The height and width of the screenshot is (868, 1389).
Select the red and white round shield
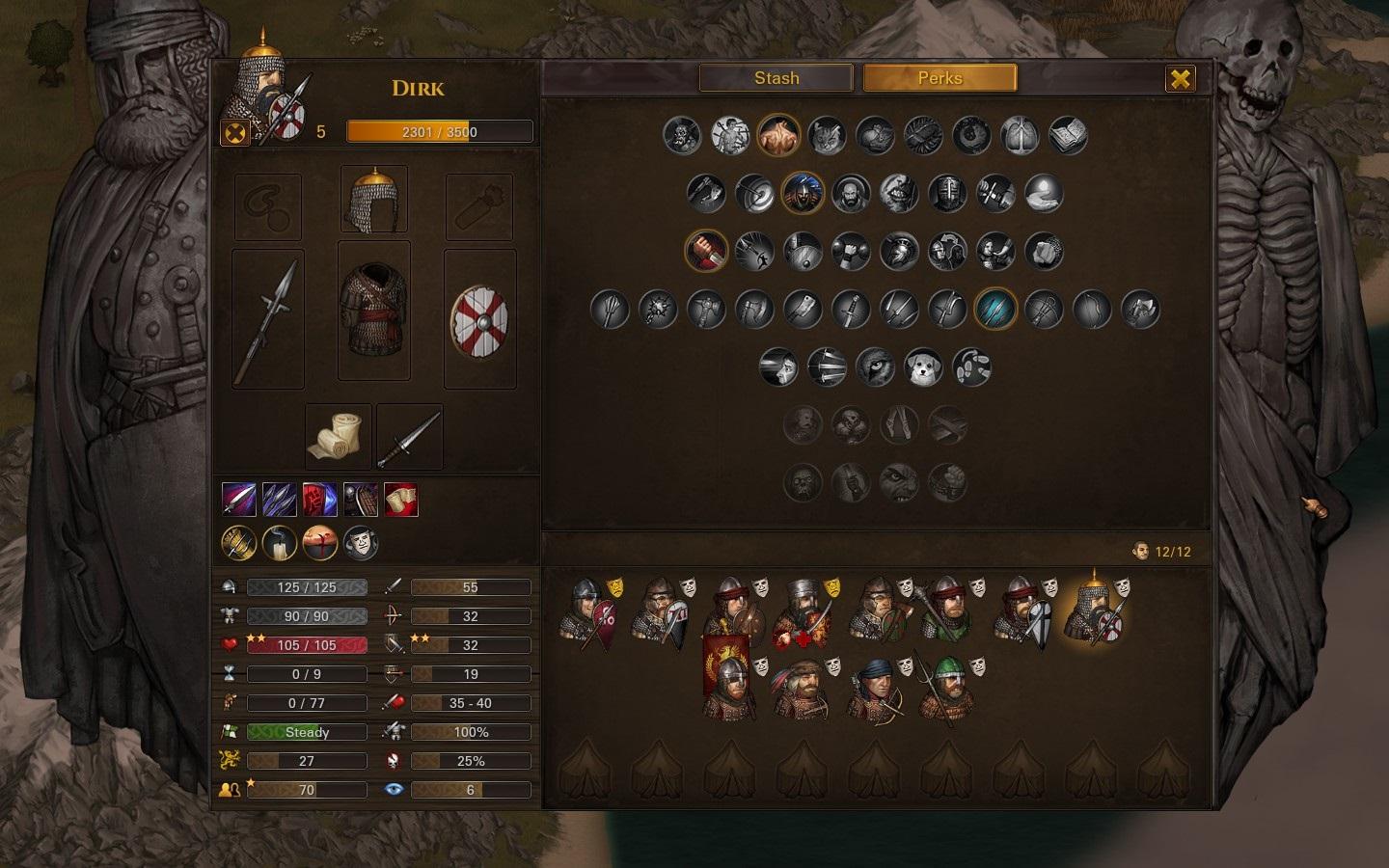point(479,318)
